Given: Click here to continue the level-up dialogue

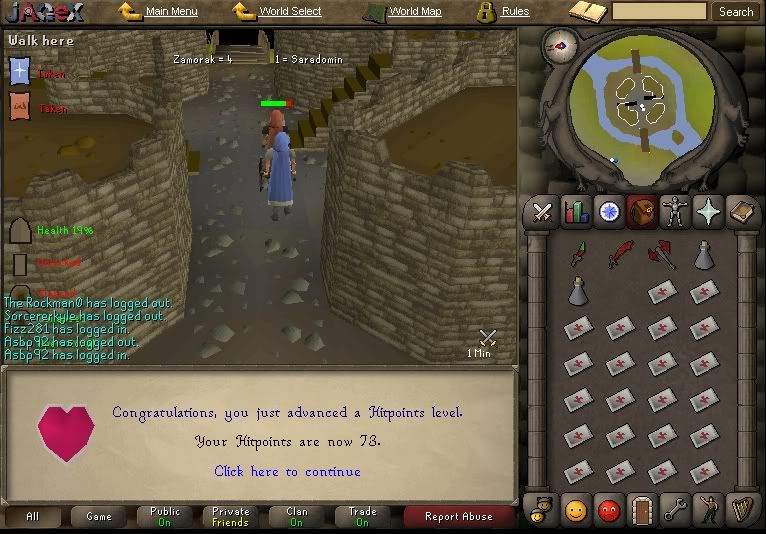Looking at the screenshot, I should [x=287, y=471].
